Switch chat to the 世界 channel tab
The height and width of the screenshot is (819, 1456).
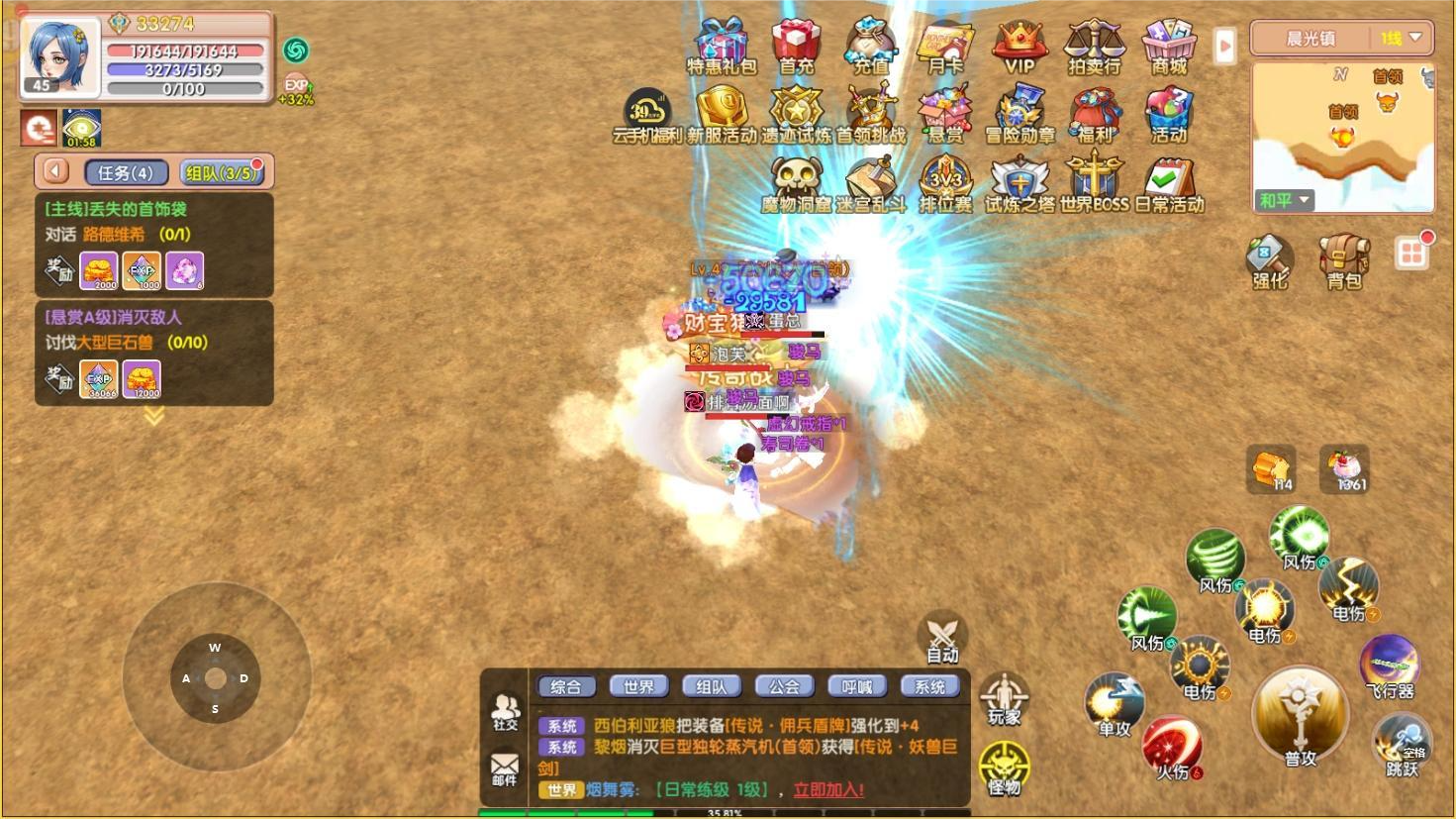click(x=638, y=686)
